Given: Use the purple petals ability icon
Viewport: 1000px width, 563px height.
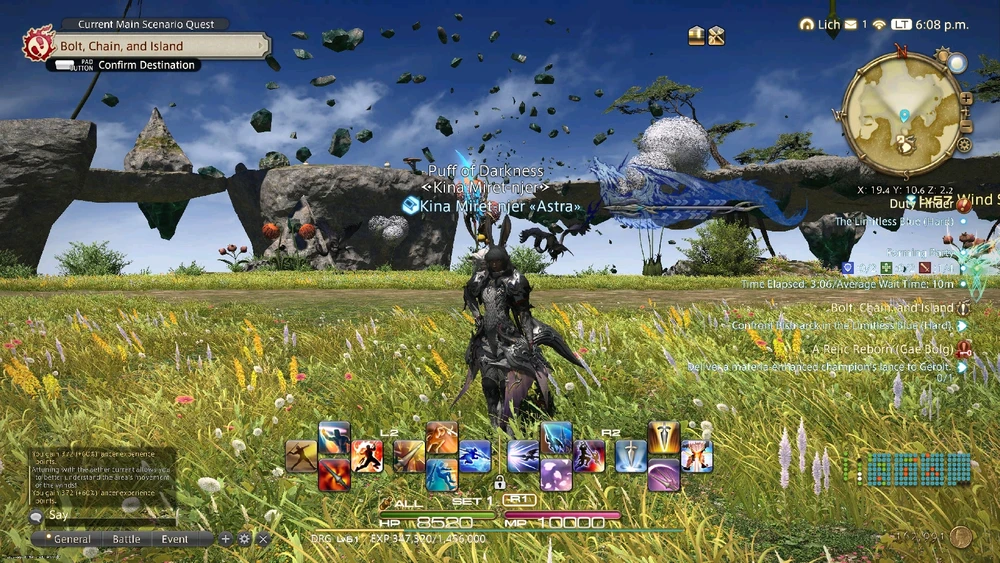Looking at the screenshot, I should pyautogui.click(x=556, y=473).
